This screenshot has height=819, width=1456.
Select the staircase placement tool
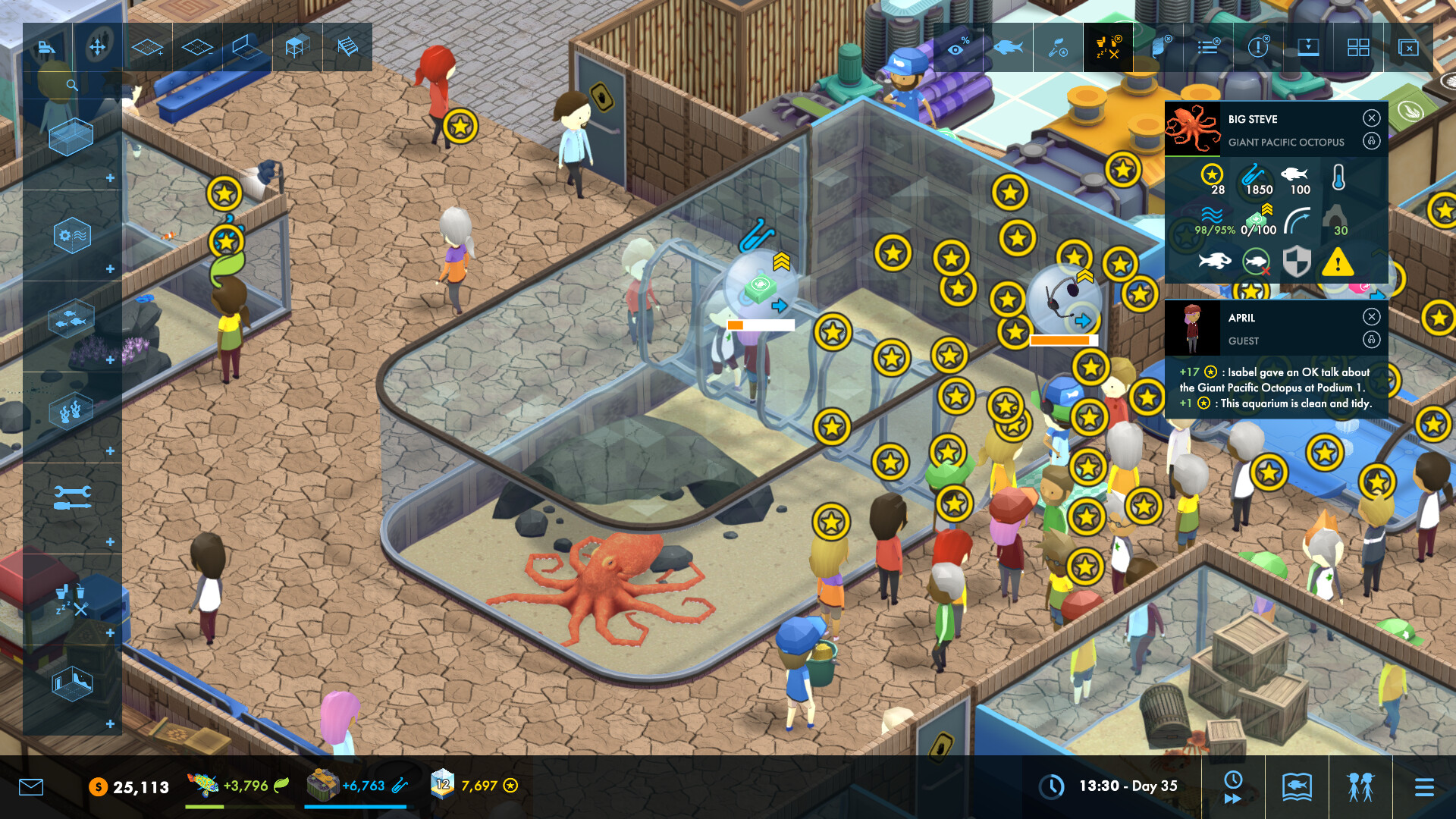tap(347, 47)
